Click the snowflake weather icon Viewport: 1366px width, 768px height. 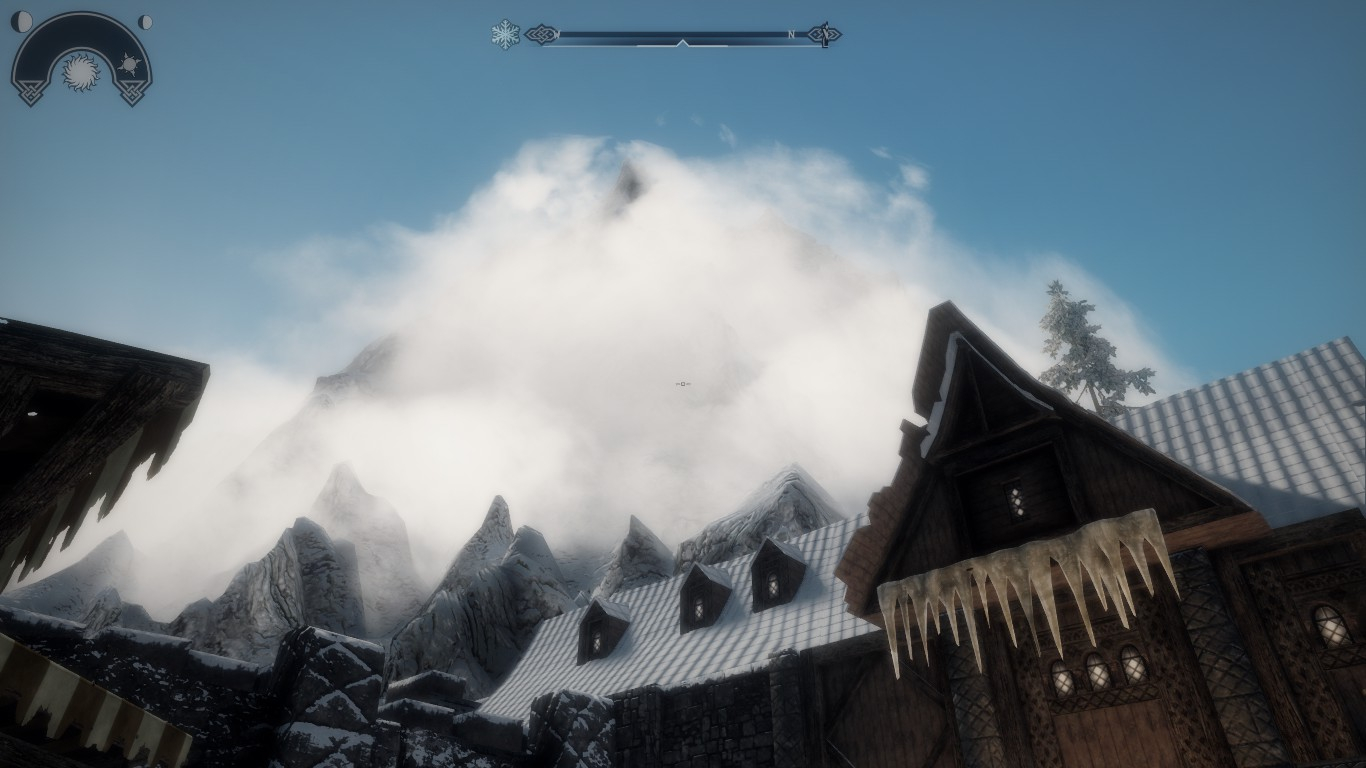pyautogui.click(x=505, y=35)
